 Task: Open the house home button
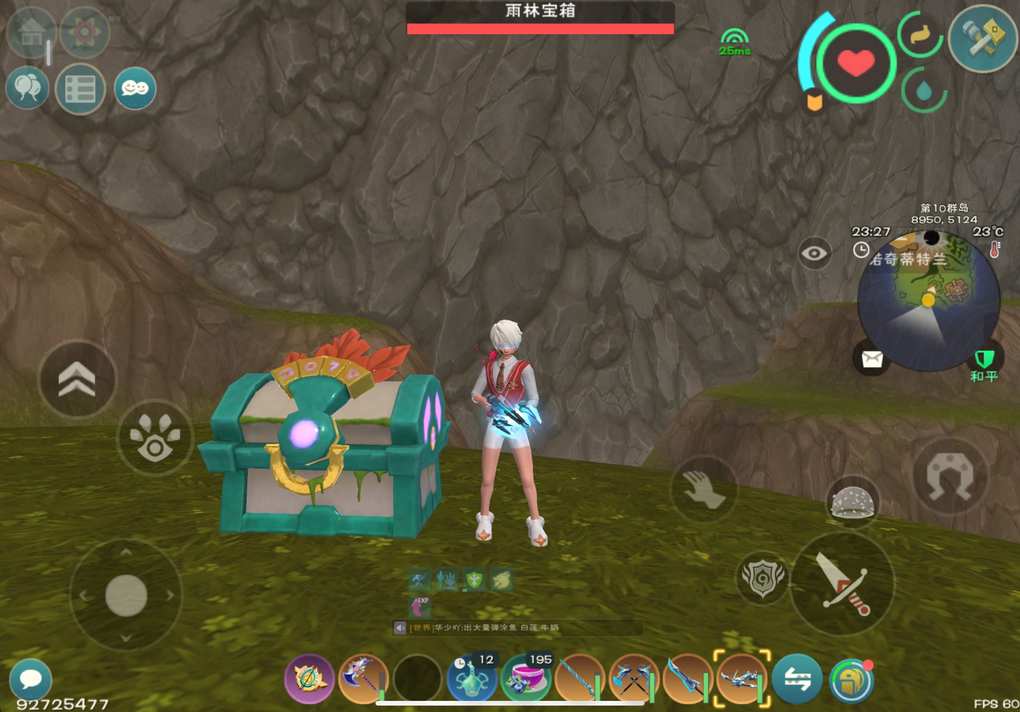click(30, 31)
